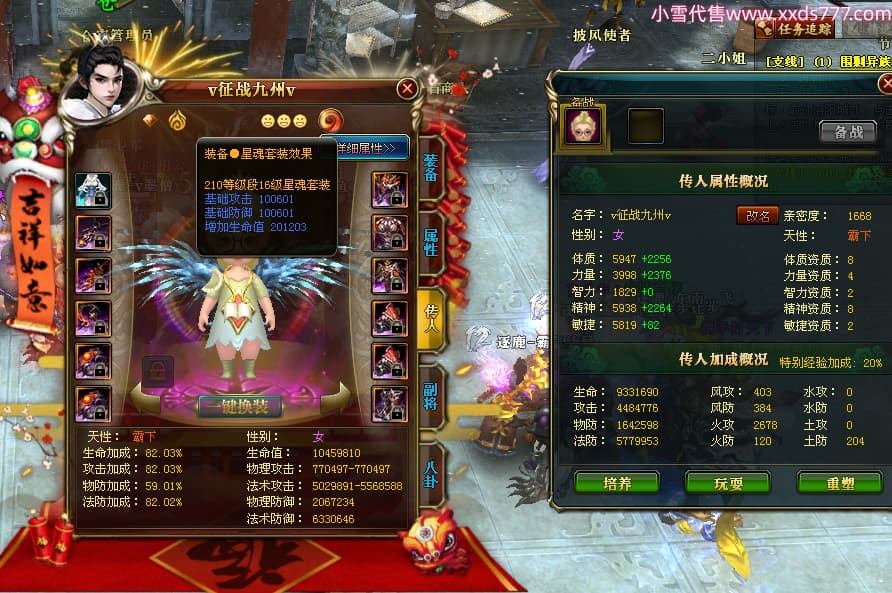Click the 备战 standby button
The height and width of the screenshot is (593, 892).
tap(847, 131)
